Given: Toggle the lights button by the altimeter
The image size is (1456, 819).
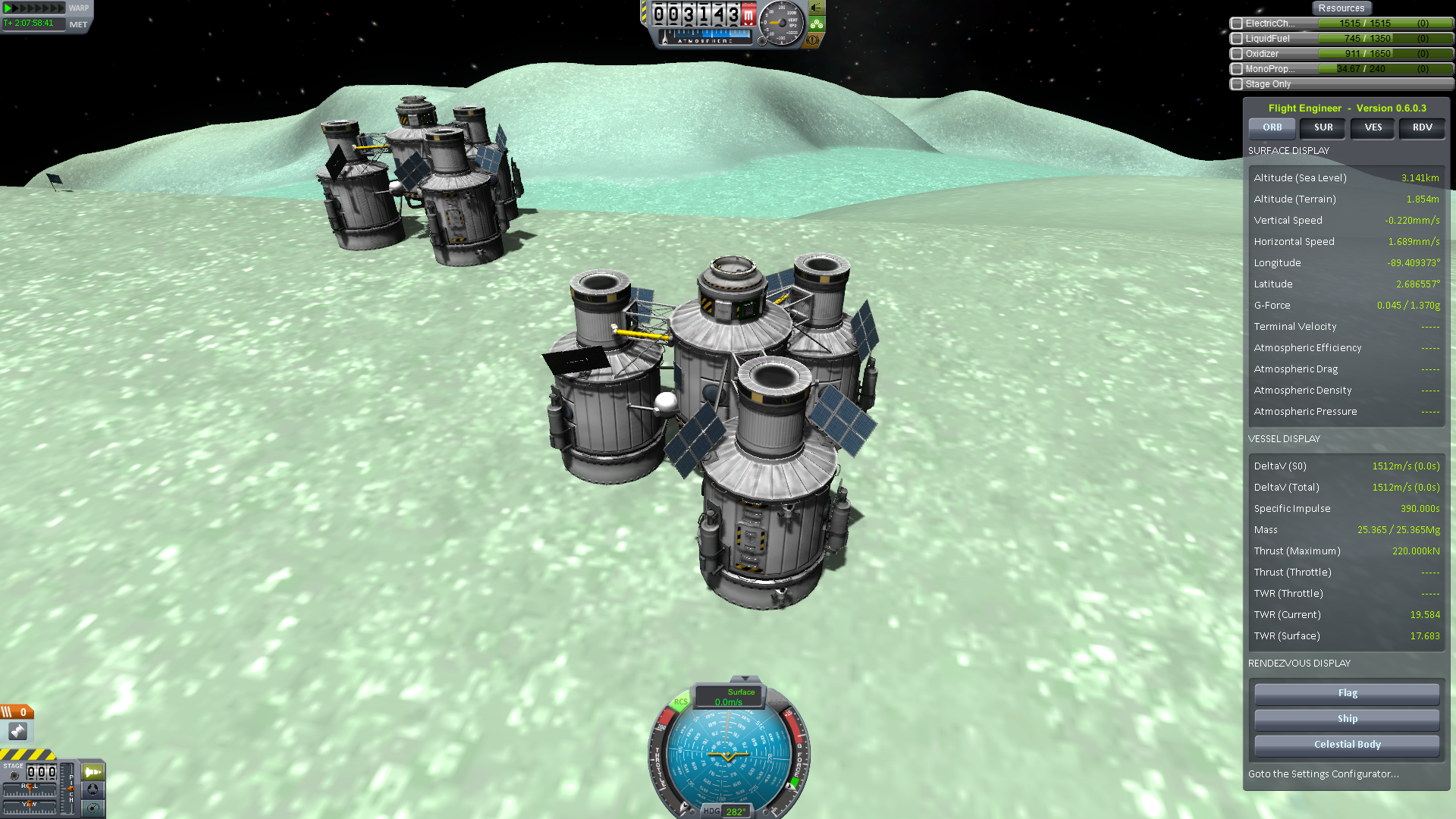Looking at the screenshot, I should coord(816,8).
